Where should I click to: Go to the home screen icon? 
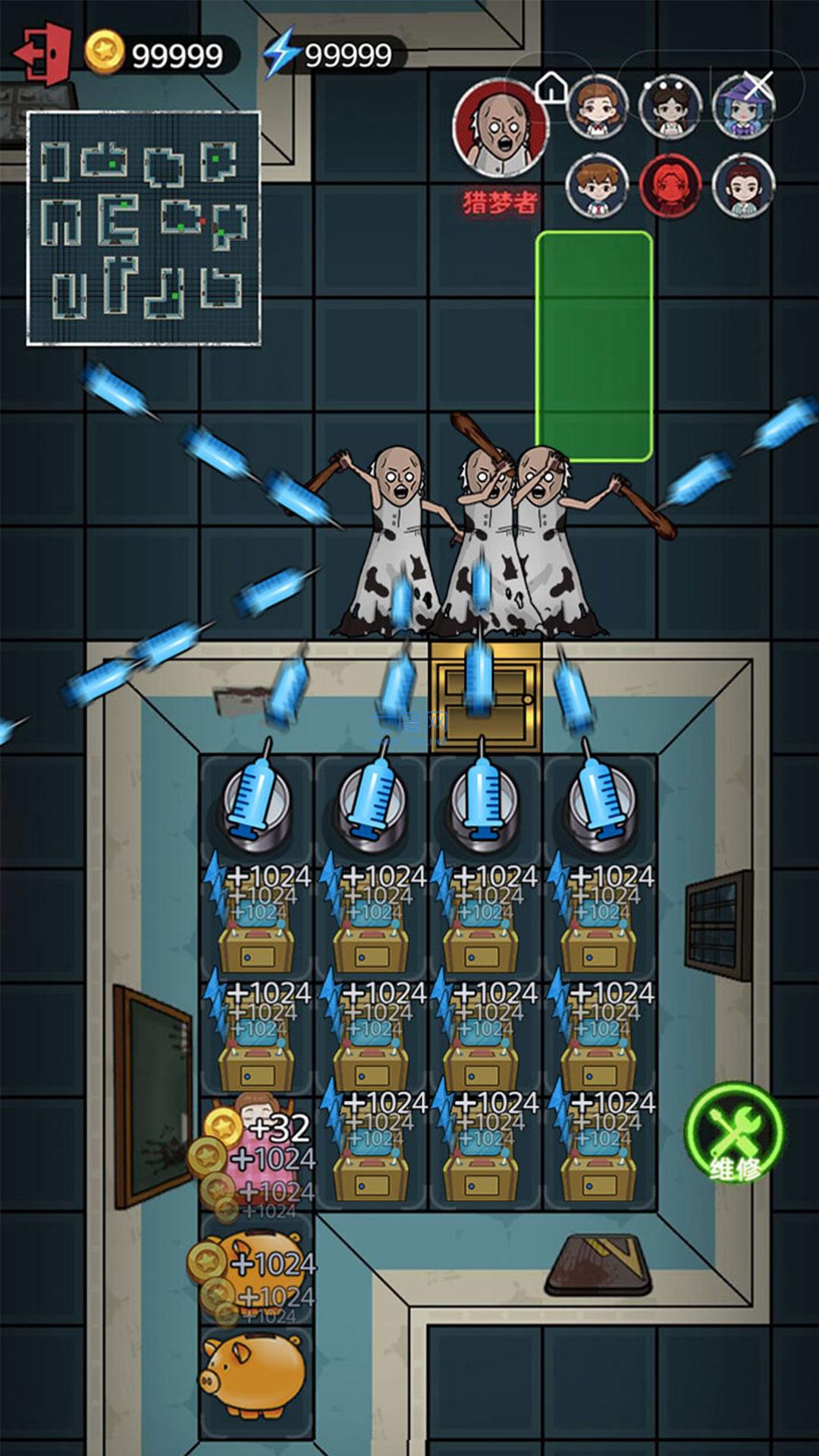tap(551, 87)
